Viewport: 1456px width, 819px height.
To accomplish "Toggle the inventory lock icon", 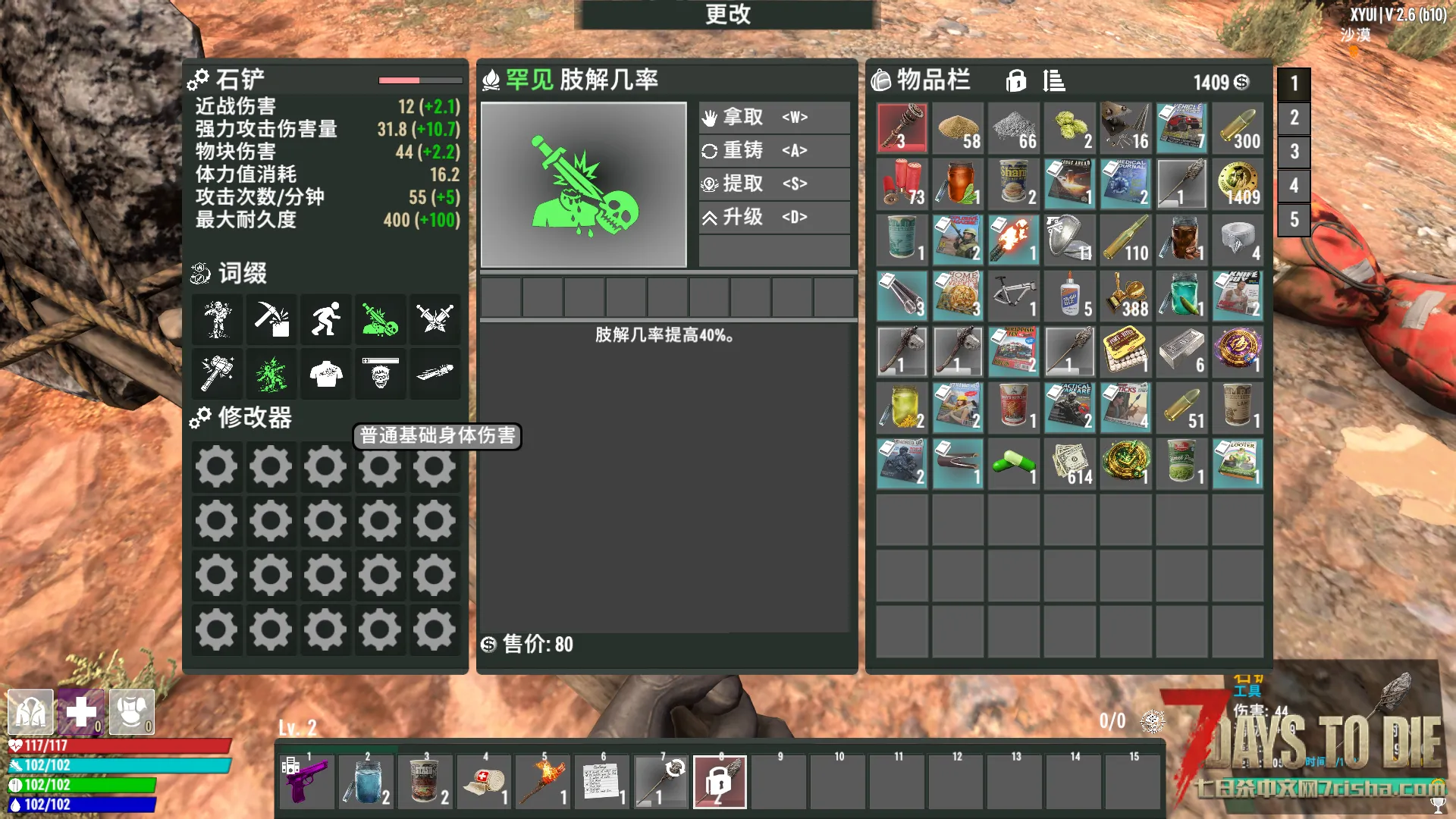I will [1015, 80].
